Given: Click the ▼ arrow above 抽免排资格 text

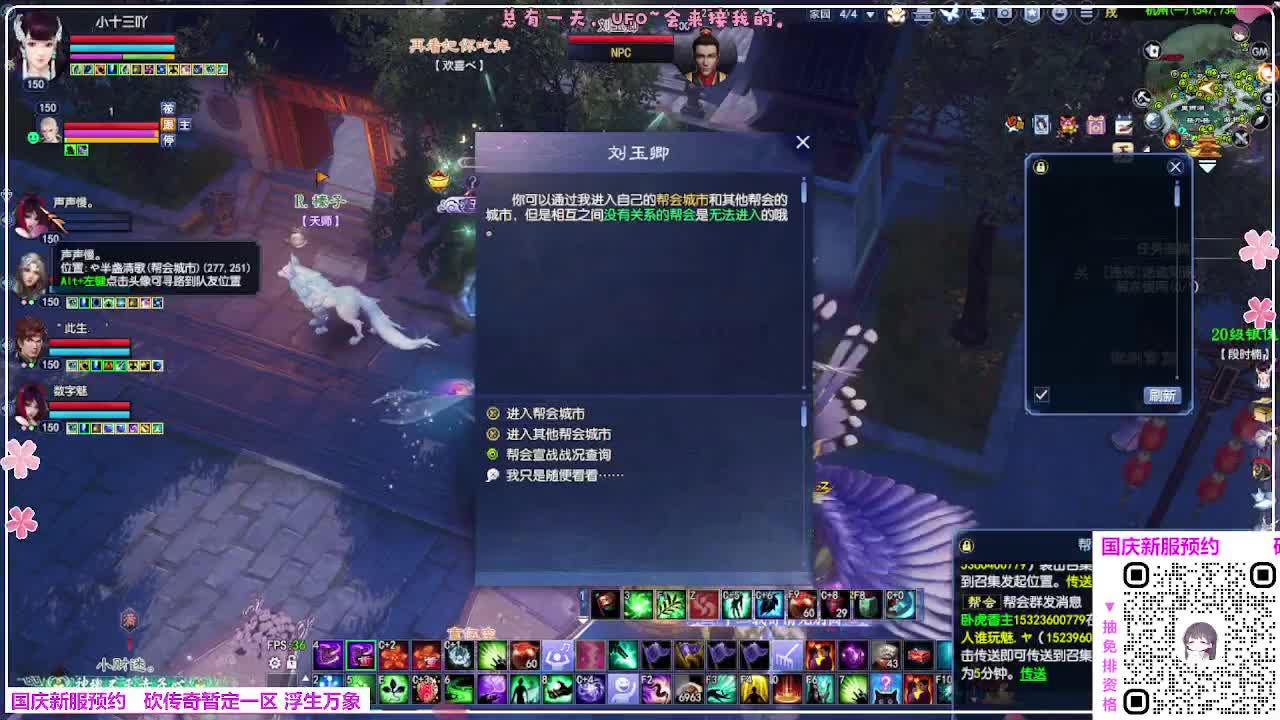Looking at the screenshot, I should tap(1109, 607).
